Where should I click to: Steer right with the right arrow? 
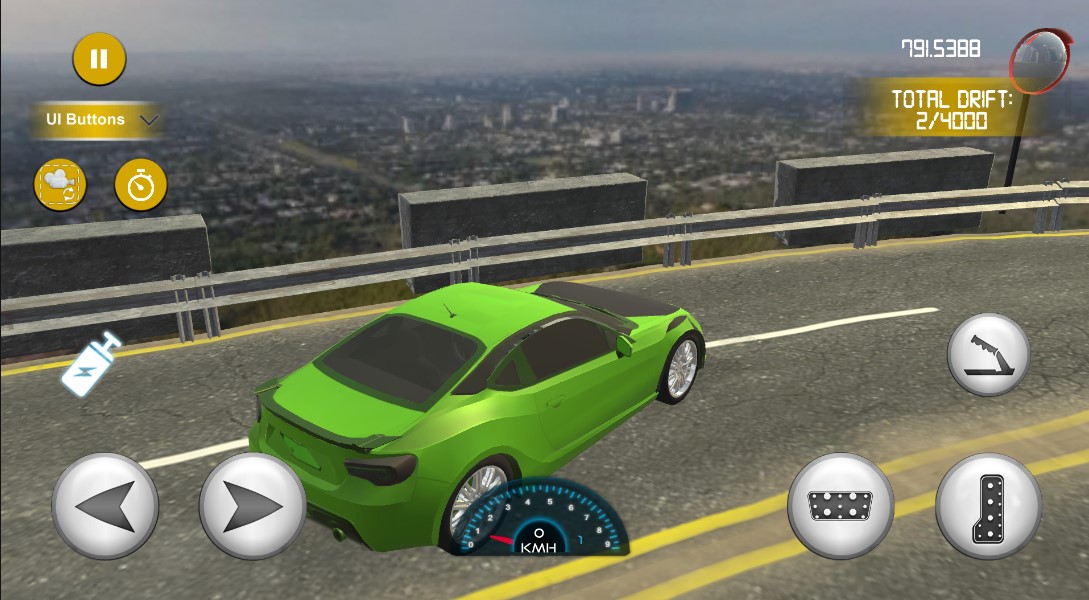[252, 506]
